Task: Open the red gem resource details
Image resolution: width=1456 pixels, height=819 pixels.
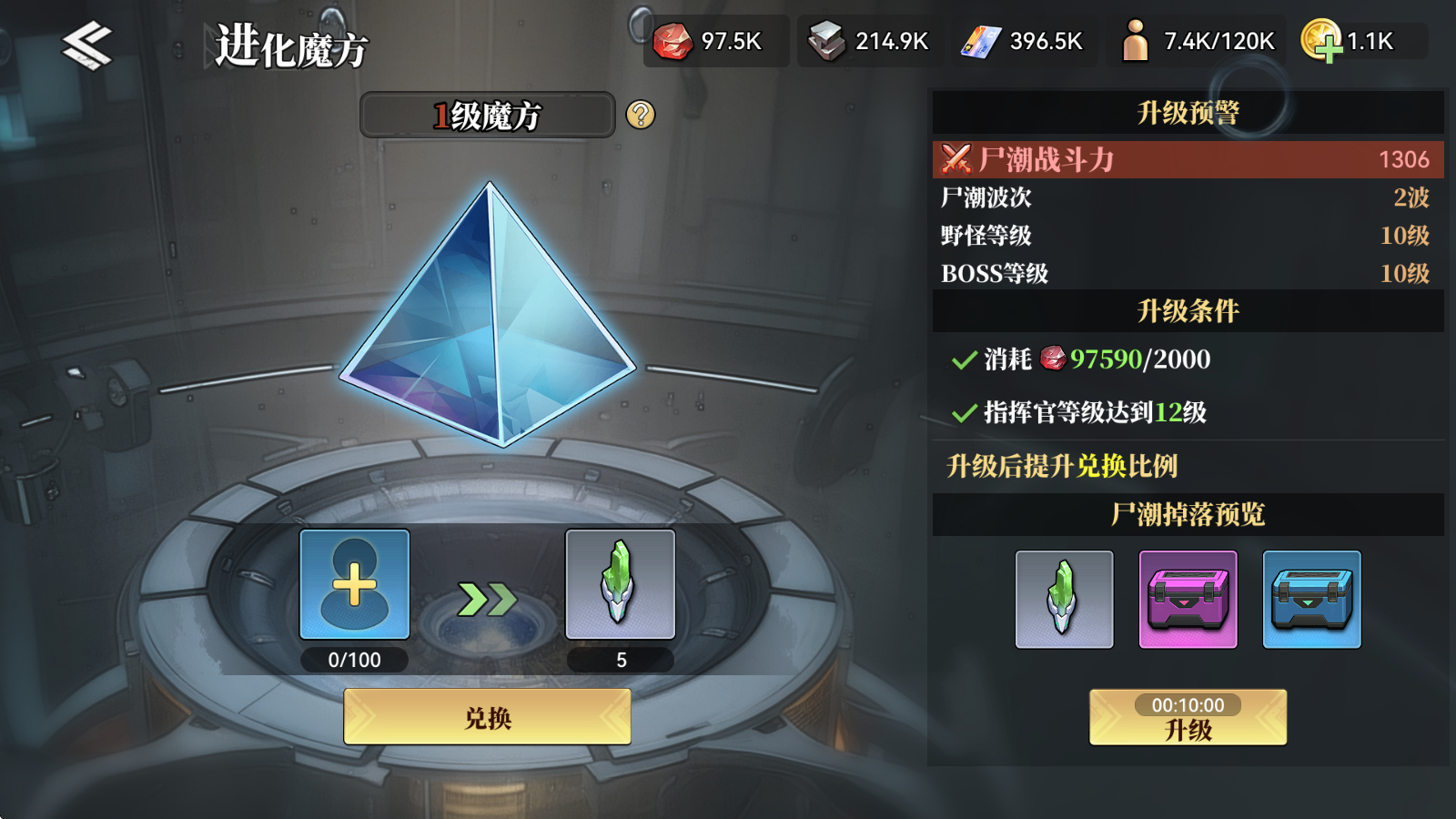Action: (673, 41)
